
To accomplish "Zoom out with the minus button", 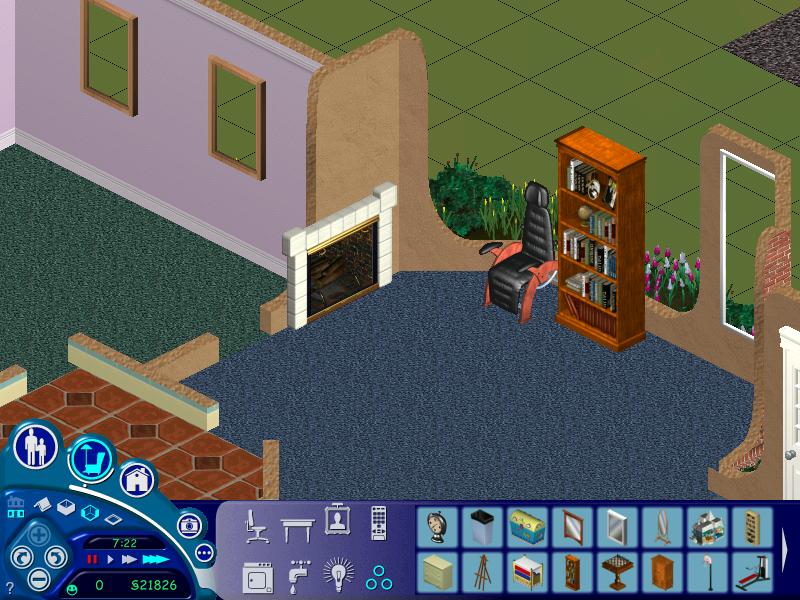I will pyautogui.click(x=39, y=577).
